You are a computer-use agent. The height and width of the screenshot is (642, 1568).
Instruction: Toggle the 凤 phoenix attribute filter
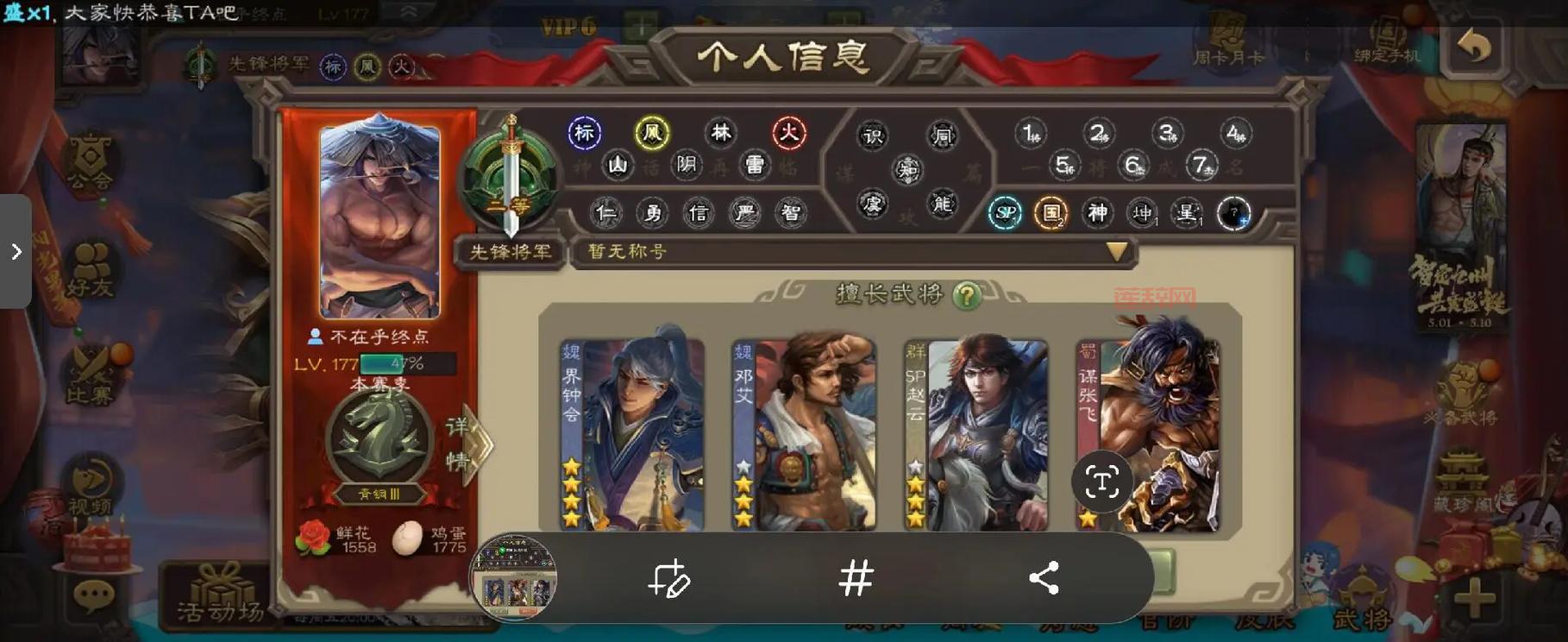tap(653, 132)
